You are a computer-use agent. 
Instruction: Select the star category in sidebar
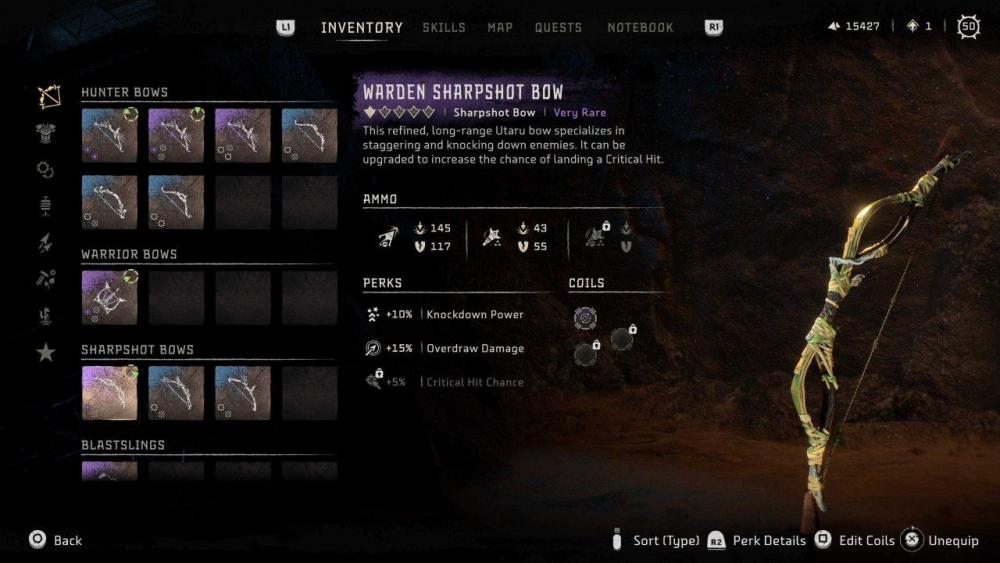pos(46,352)
